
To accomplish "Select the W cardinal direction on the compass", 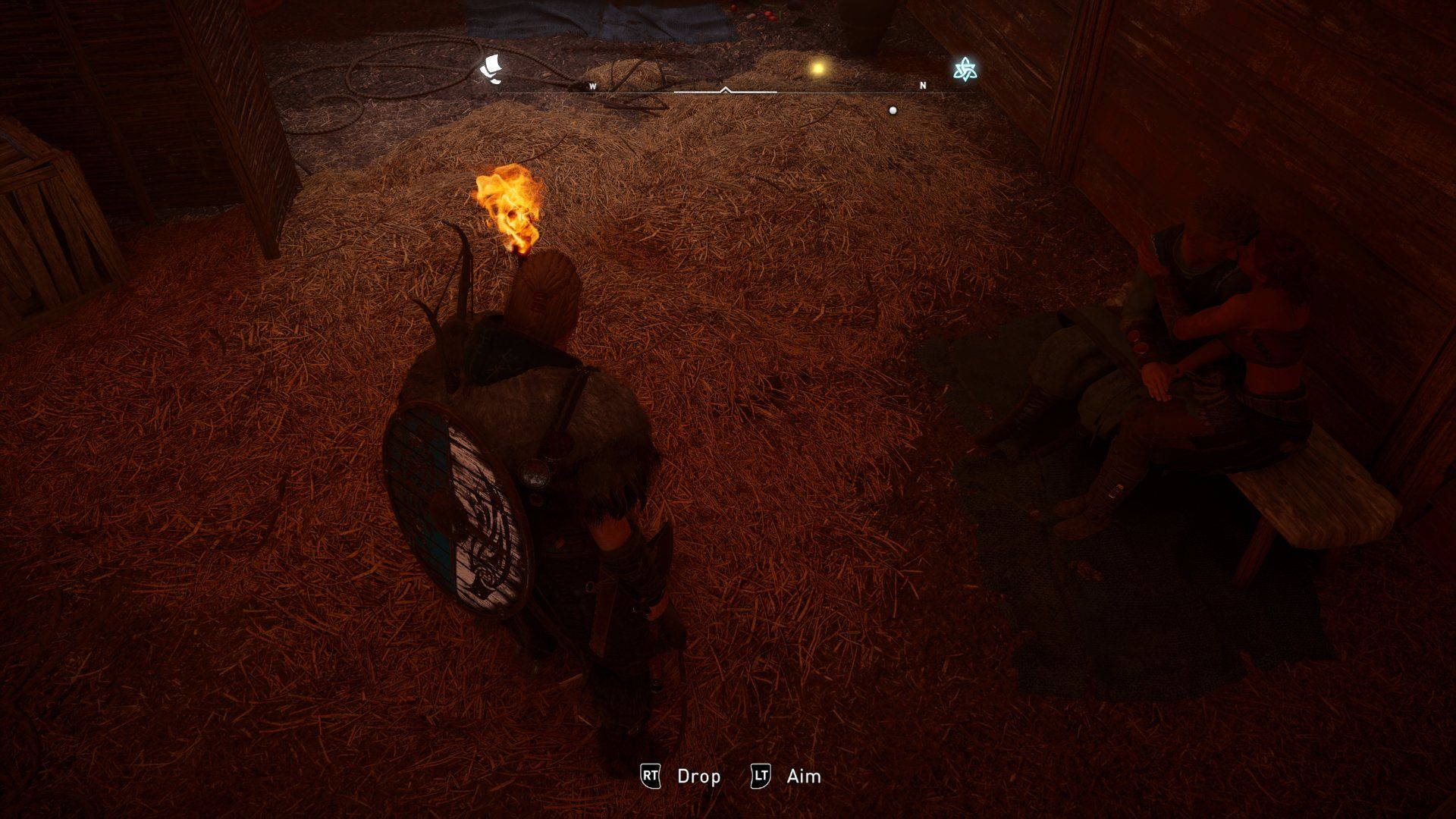I will [594, 86].
